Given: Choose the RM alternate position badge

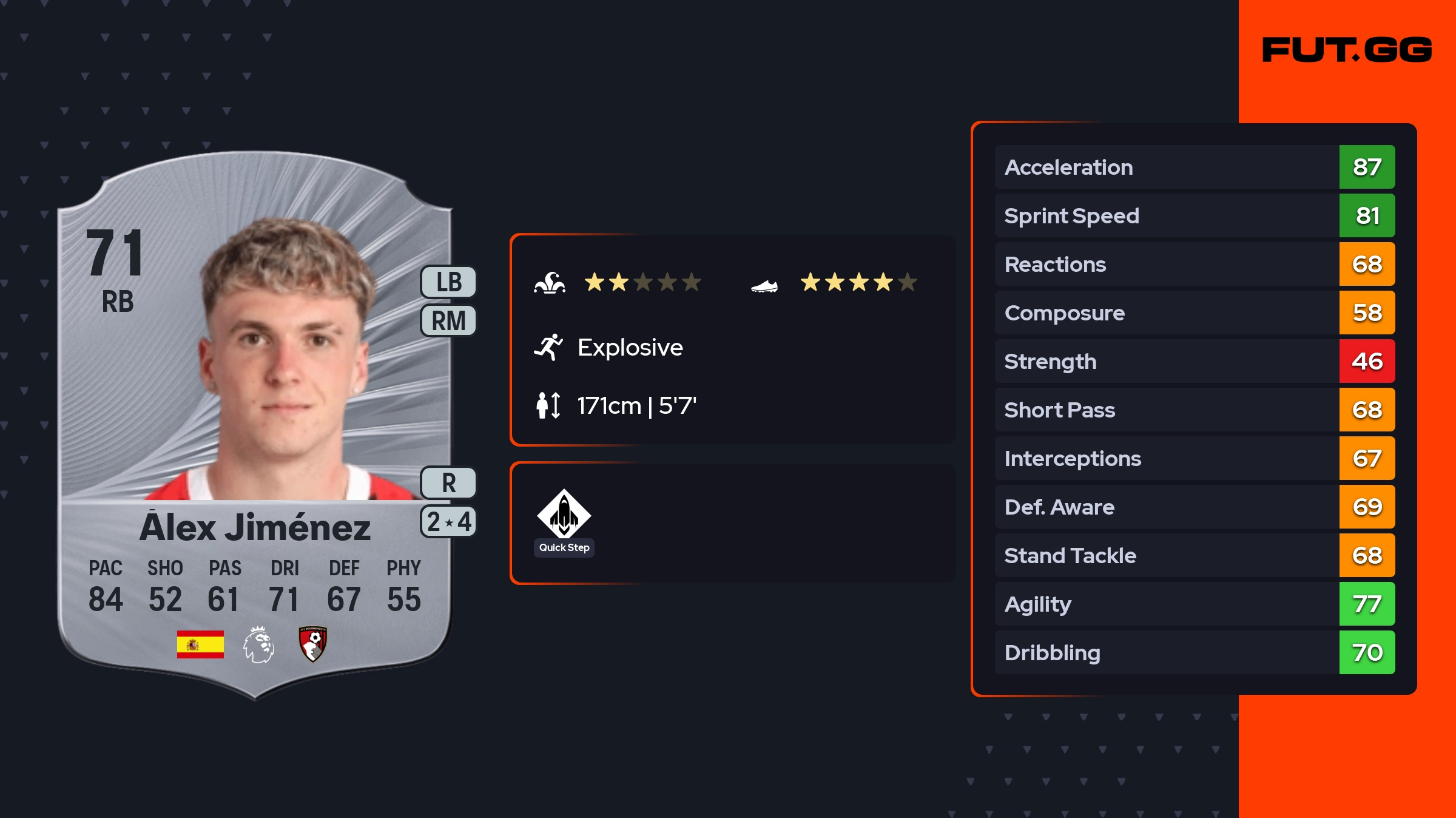Looking at the screenshot, I should [x=449, y=320].
